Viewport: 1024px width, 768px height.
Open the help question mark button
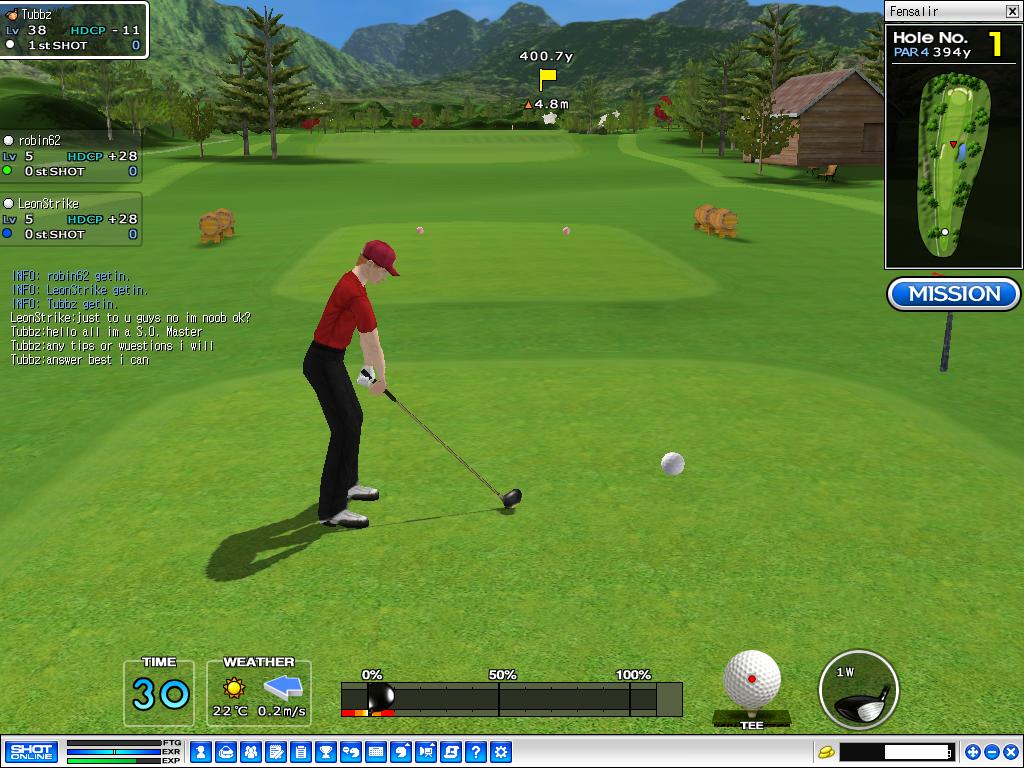point(476,752)
